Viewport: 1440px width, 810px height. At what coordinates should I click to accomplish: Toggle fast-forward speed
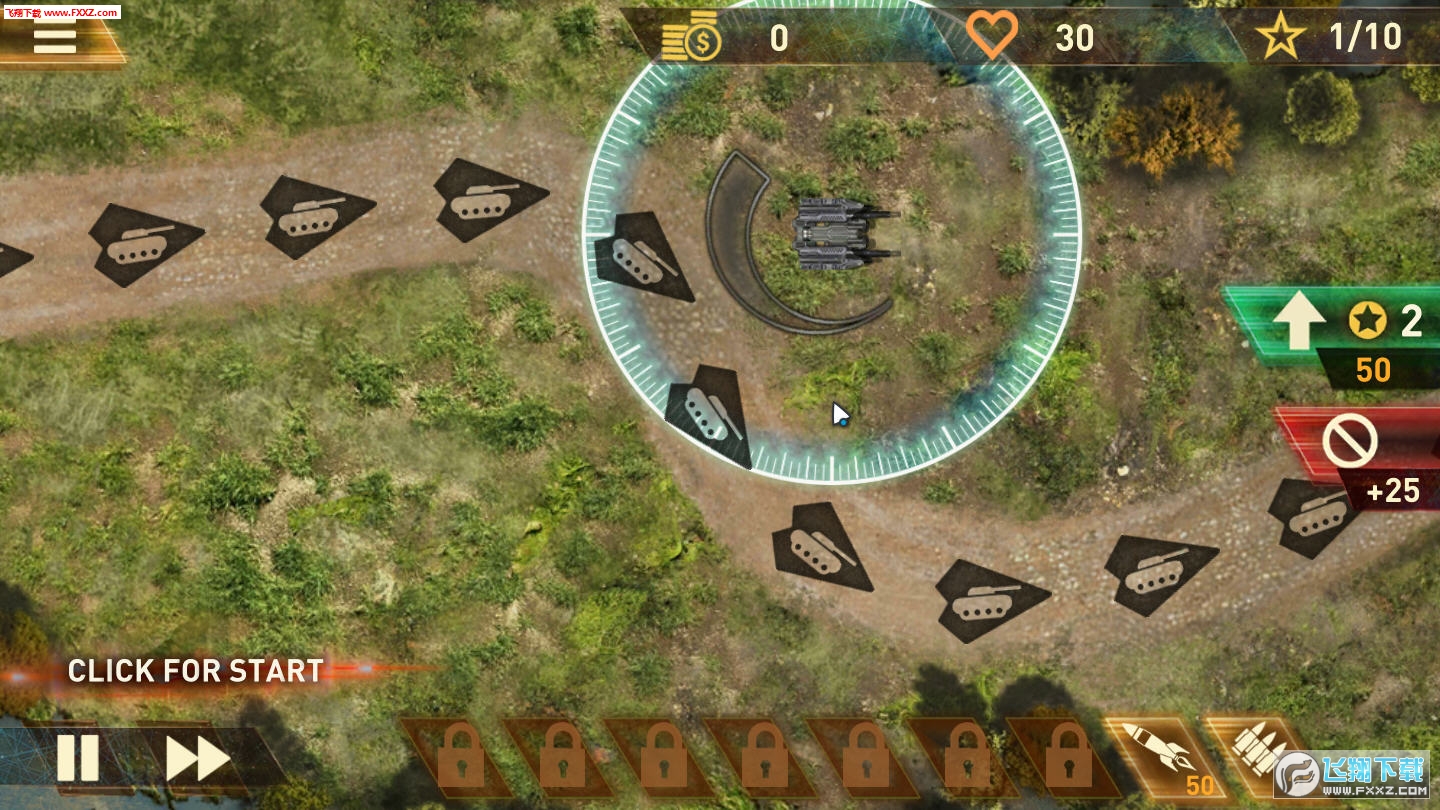point(197,759)
